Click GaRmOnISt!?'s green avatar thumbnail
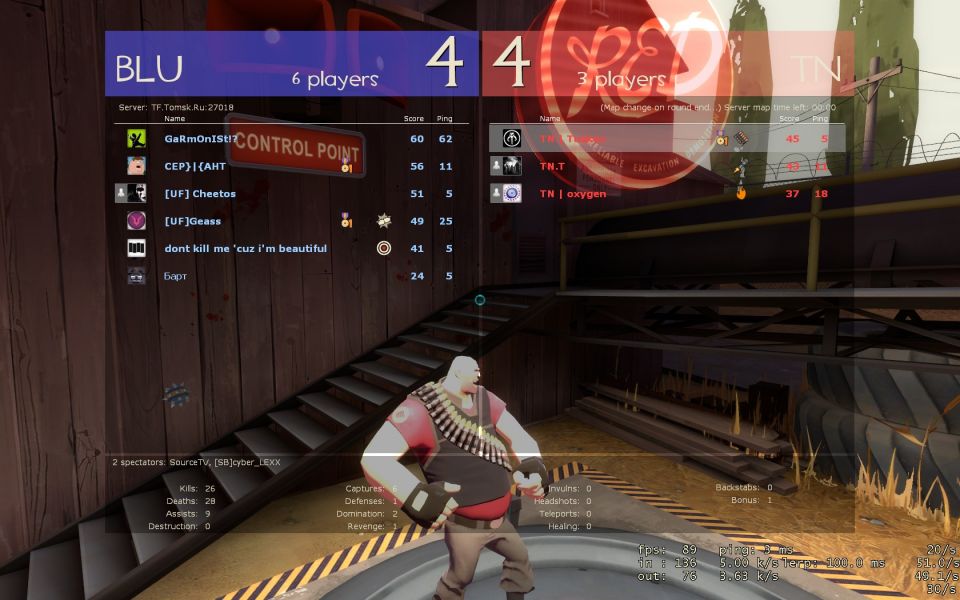 pos(137,139)
